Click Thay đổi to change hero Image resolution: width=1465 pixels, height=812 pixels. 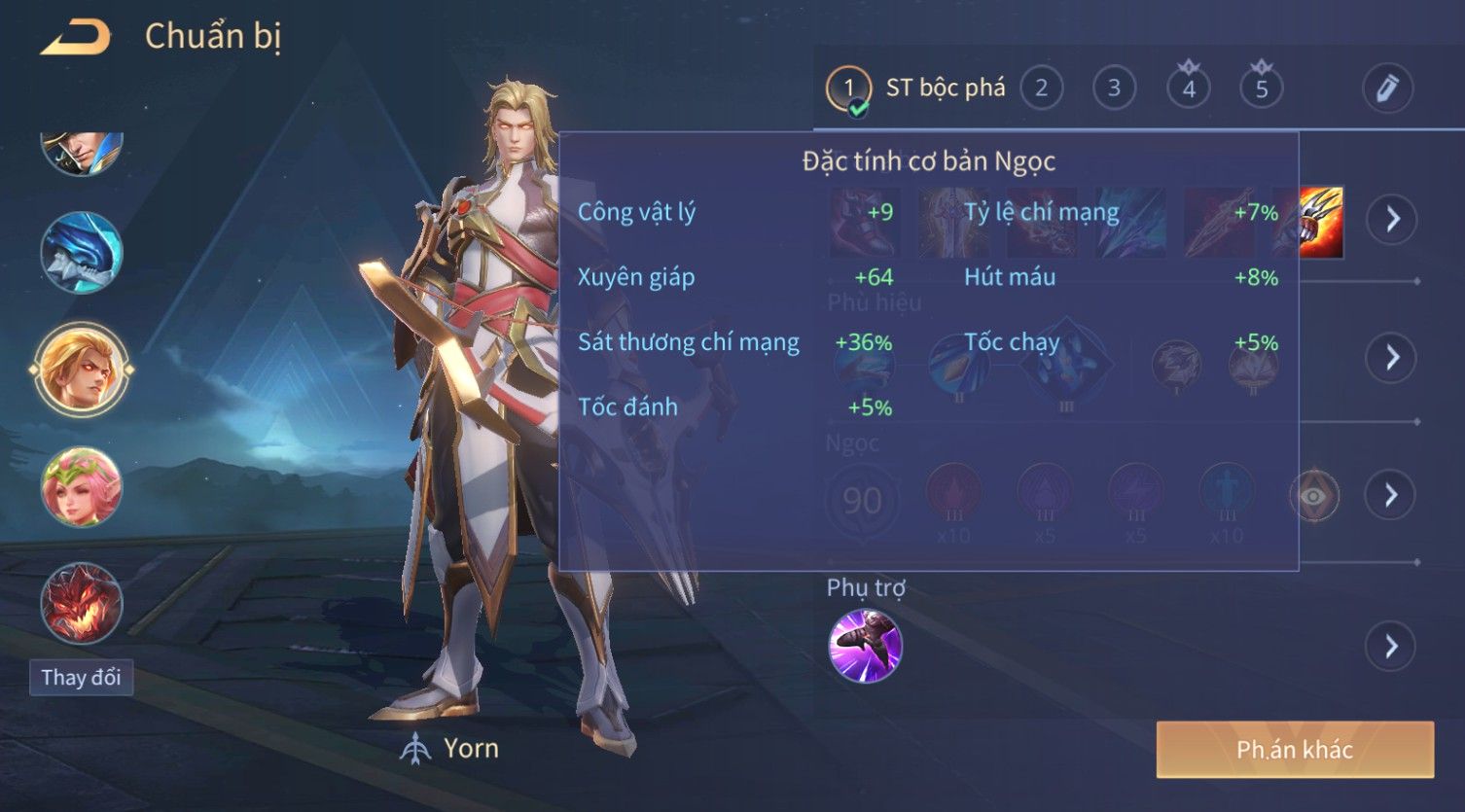(81, 677)
